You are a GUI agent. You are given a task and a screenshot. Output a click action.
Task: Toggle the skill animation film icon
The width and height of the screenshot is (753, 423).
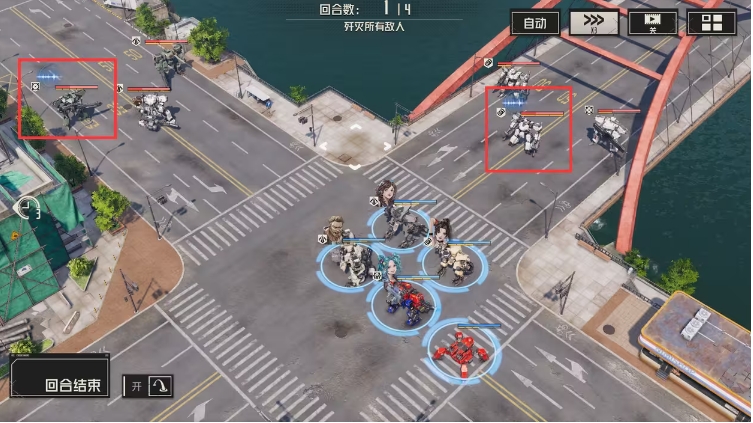[653, 22]
